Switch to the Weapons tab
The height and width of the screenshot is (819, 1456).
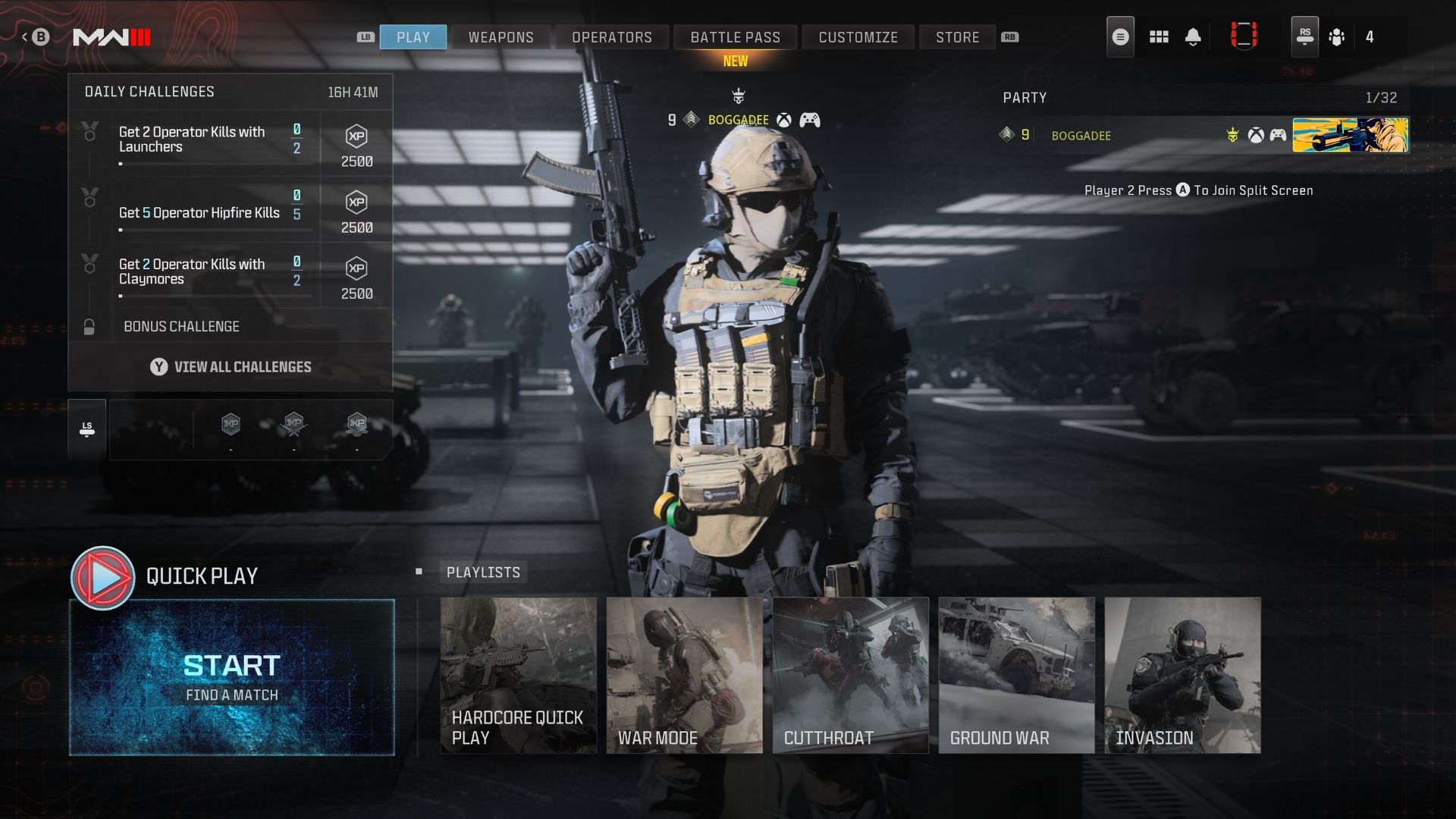pos(500,36)
